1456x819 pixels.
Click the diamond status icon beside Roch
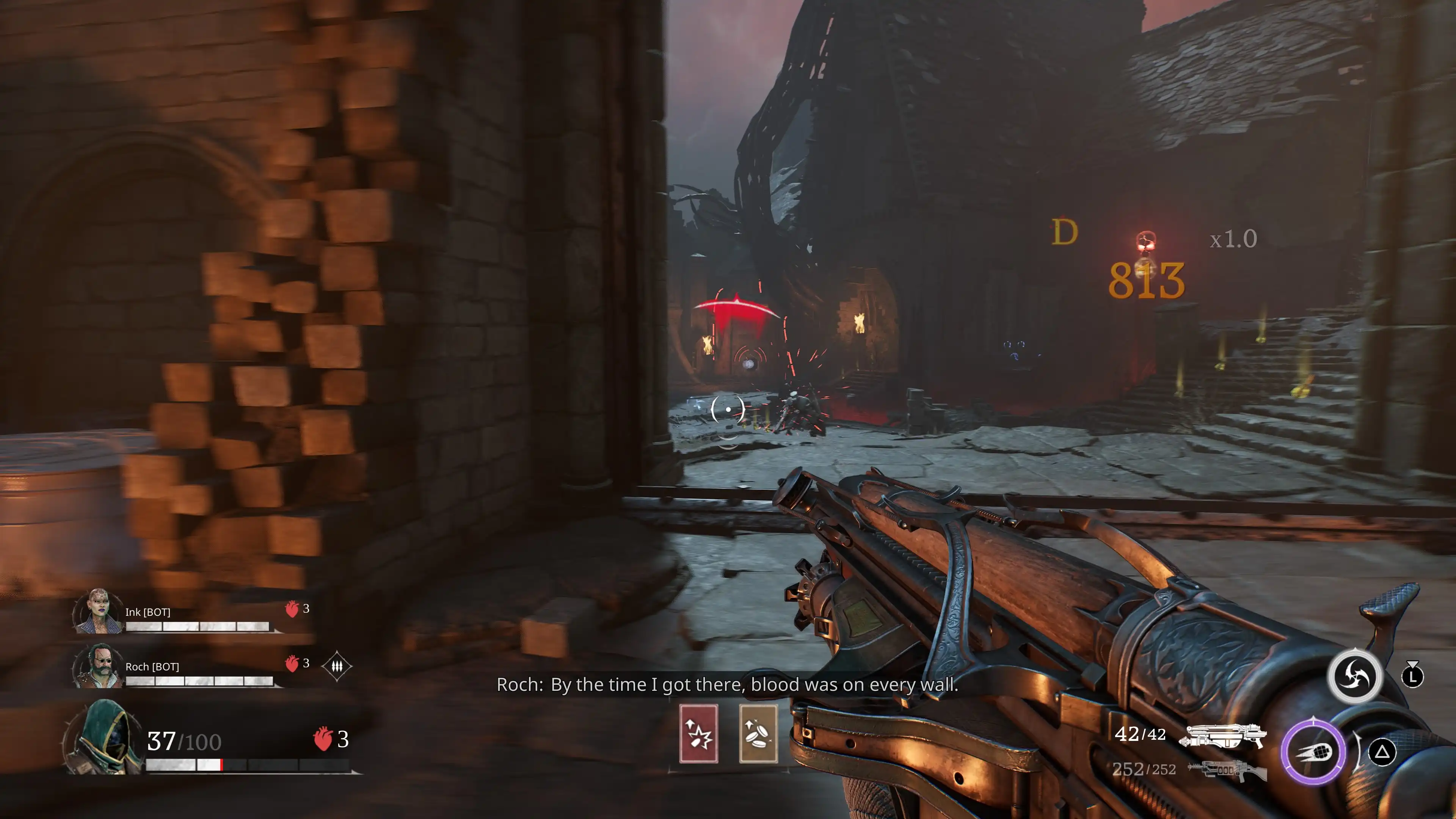point(337,667)
